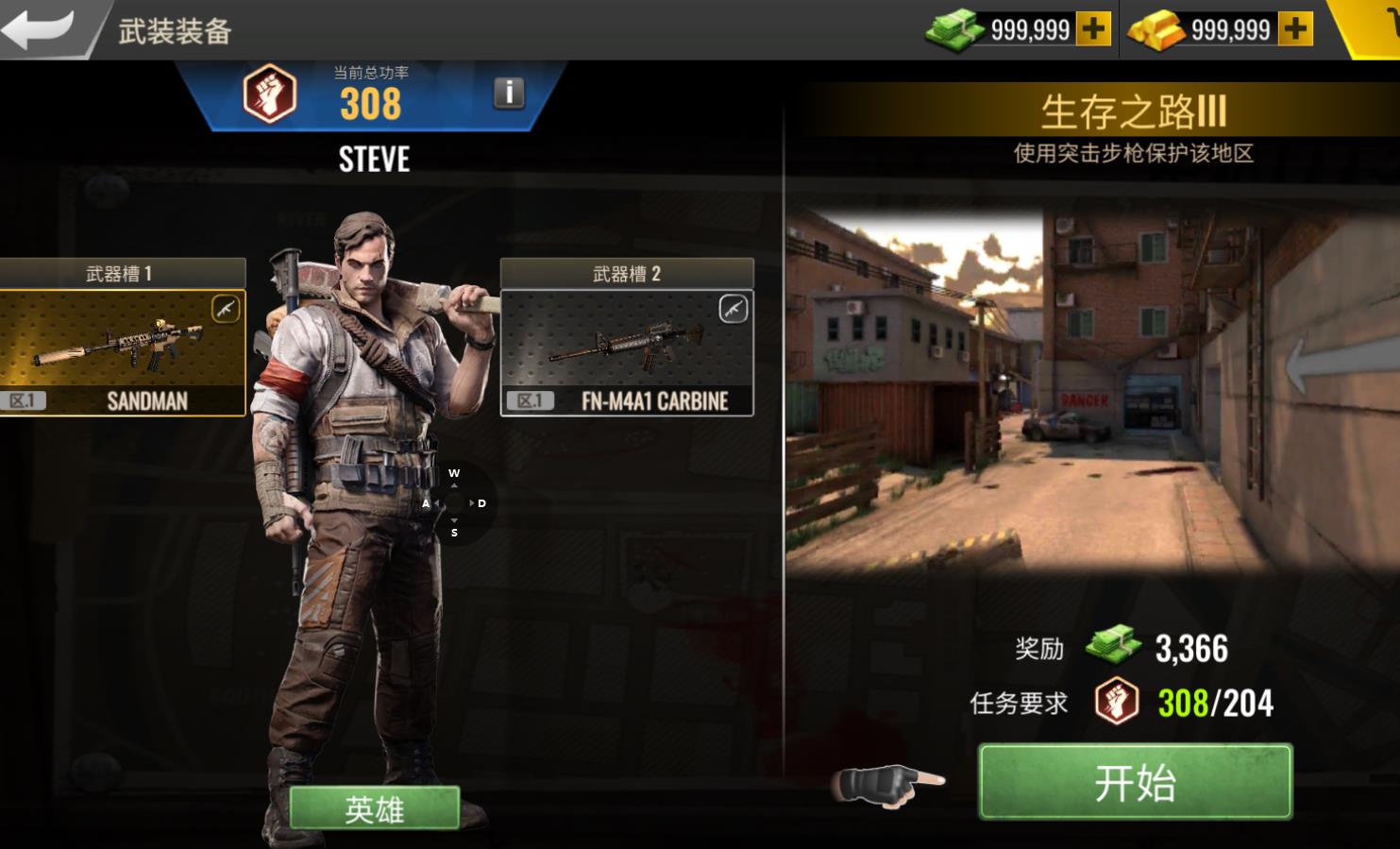Viewport: 1400px width, 849px height.
Task: Switch to the 英雄 hero tab
Action: pos(374,808)
